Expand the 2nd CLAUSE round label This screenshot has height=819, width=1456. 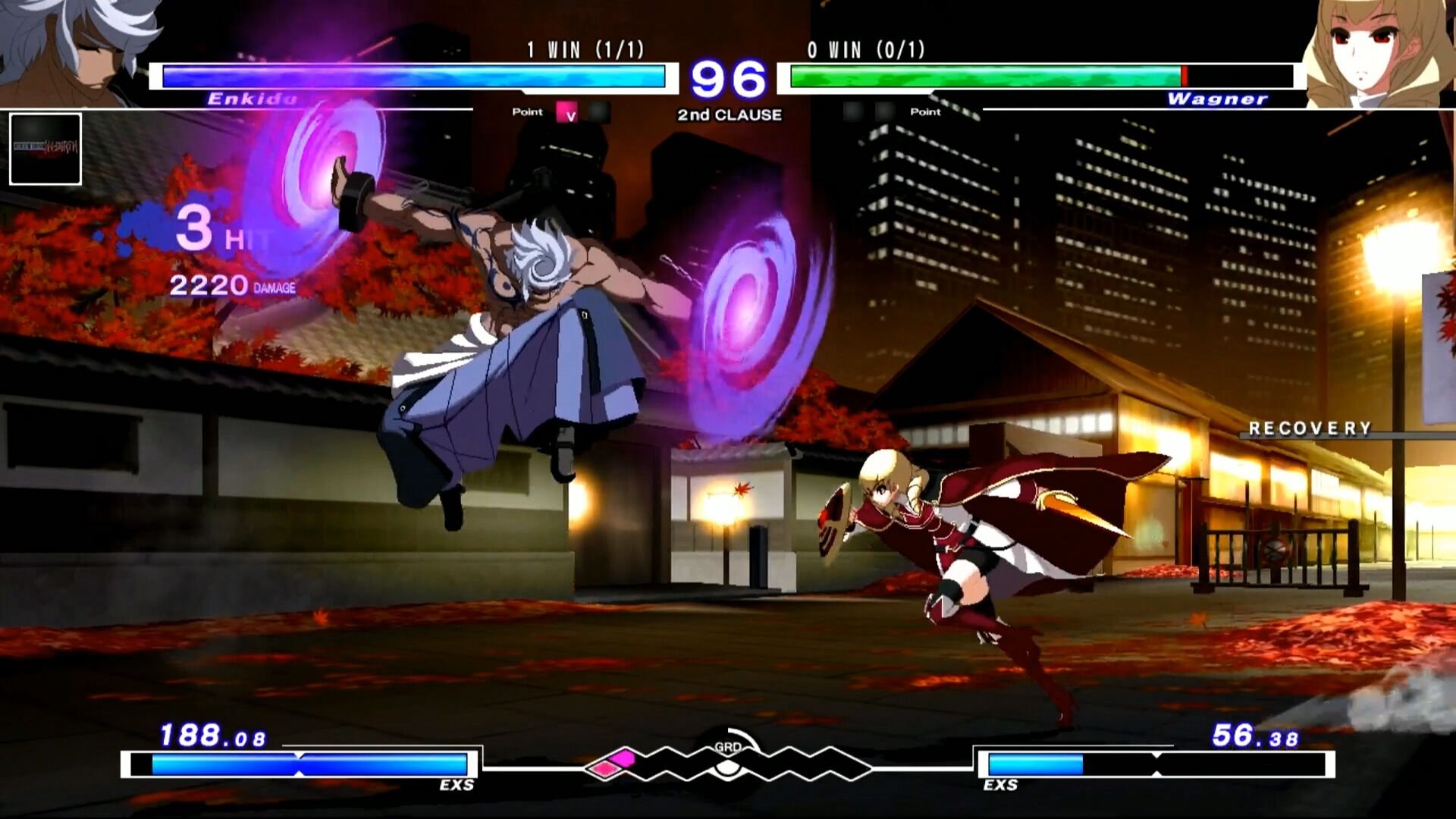727,115
